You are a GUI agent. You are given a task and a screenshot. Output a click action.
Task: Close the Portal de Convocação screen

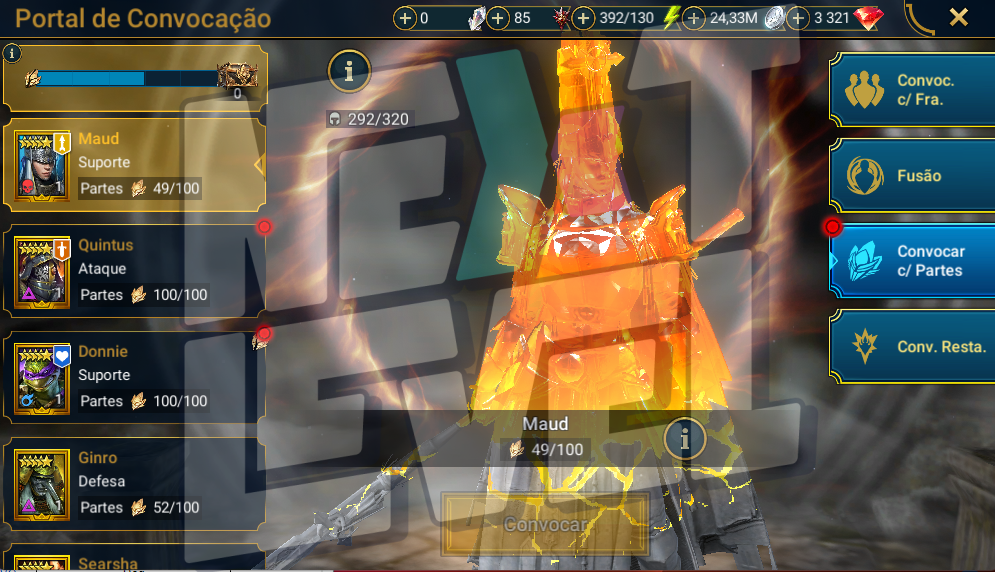point(958,17)
